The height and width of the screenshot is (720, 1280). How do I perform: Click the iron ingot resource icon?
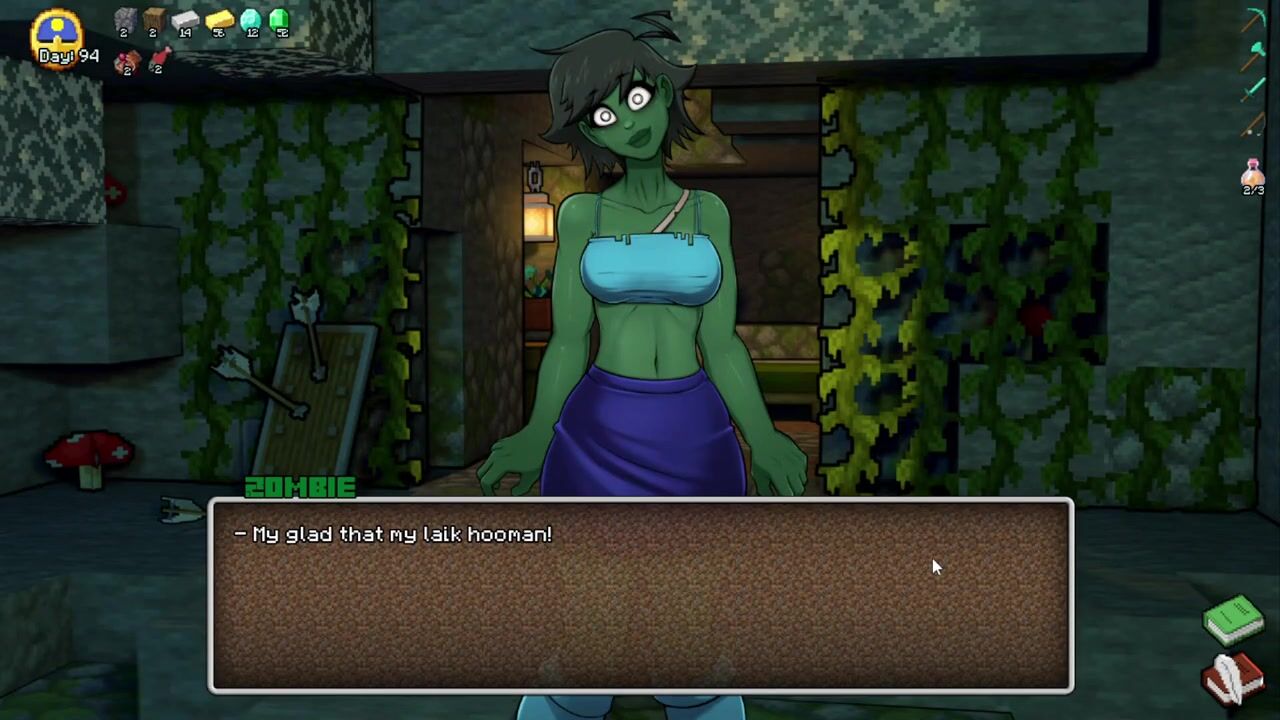[x=185, y=21]
